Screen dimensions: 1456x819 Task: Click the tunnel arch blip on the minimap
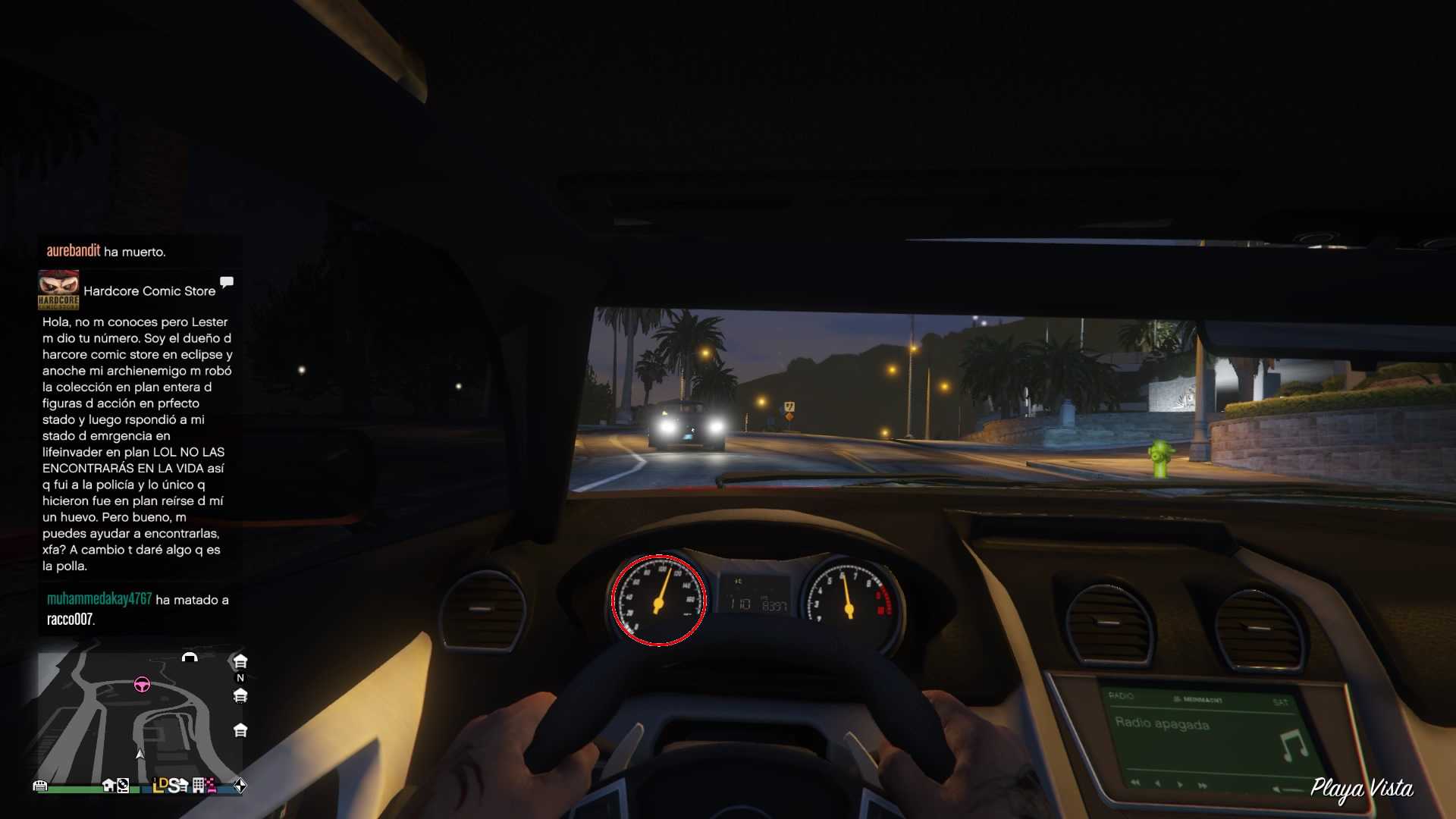(x=190, y=657)
